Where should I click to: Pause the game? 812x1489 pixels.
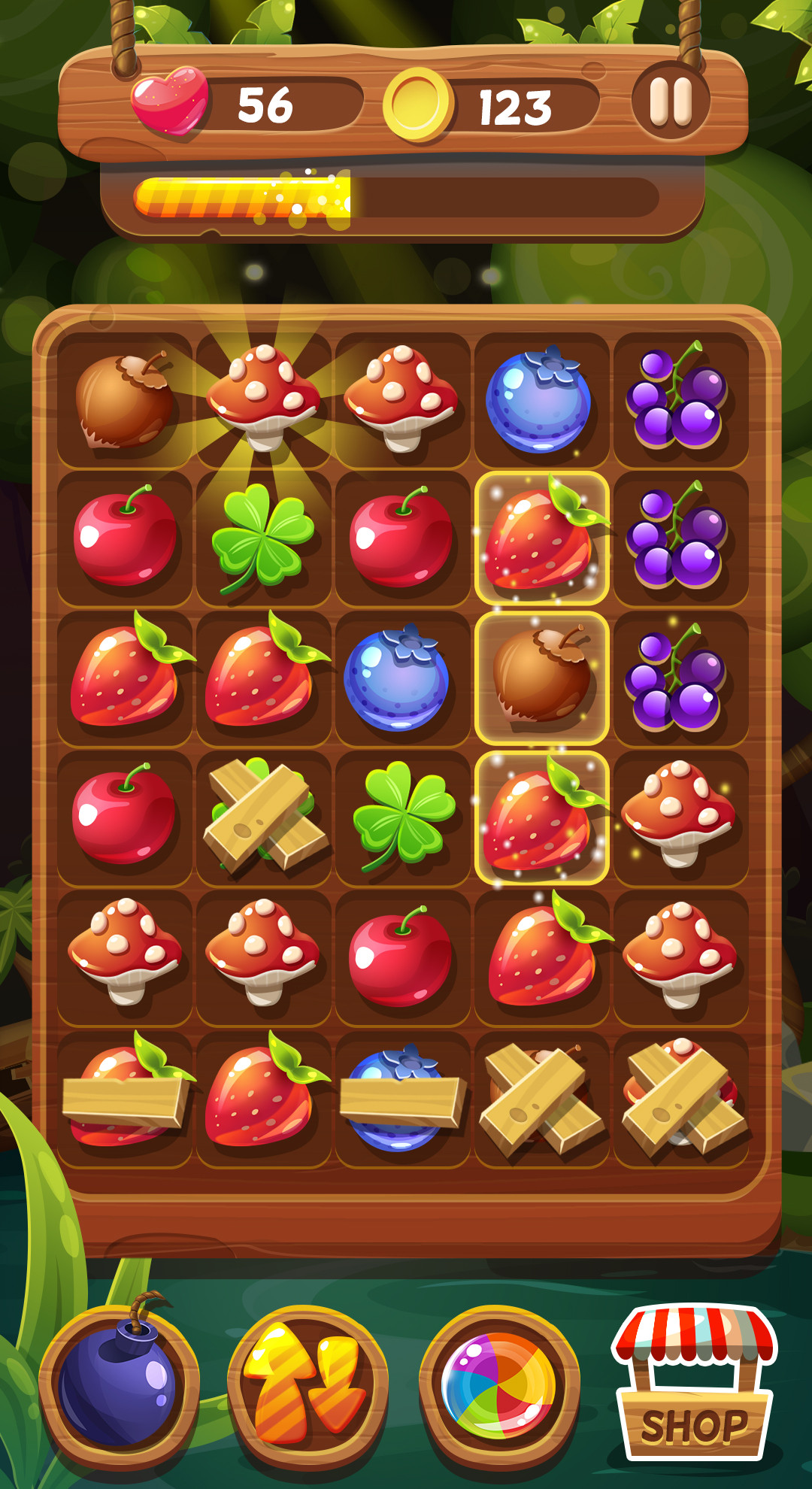pos(671,101)
